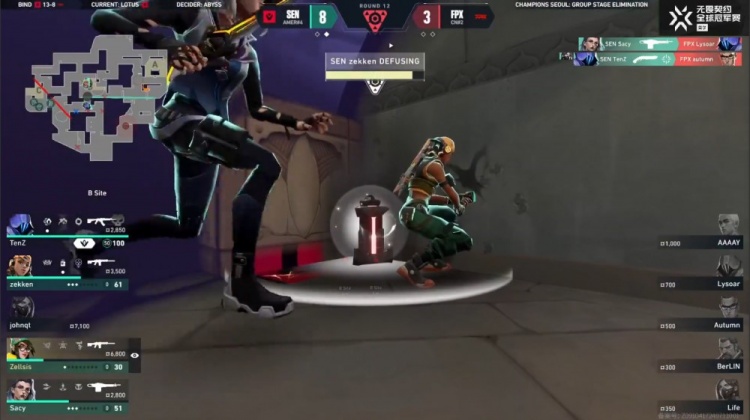Pick AAAAY's agent portrait
The height and width of the screenshot is (420, 750).
(728, 234)
